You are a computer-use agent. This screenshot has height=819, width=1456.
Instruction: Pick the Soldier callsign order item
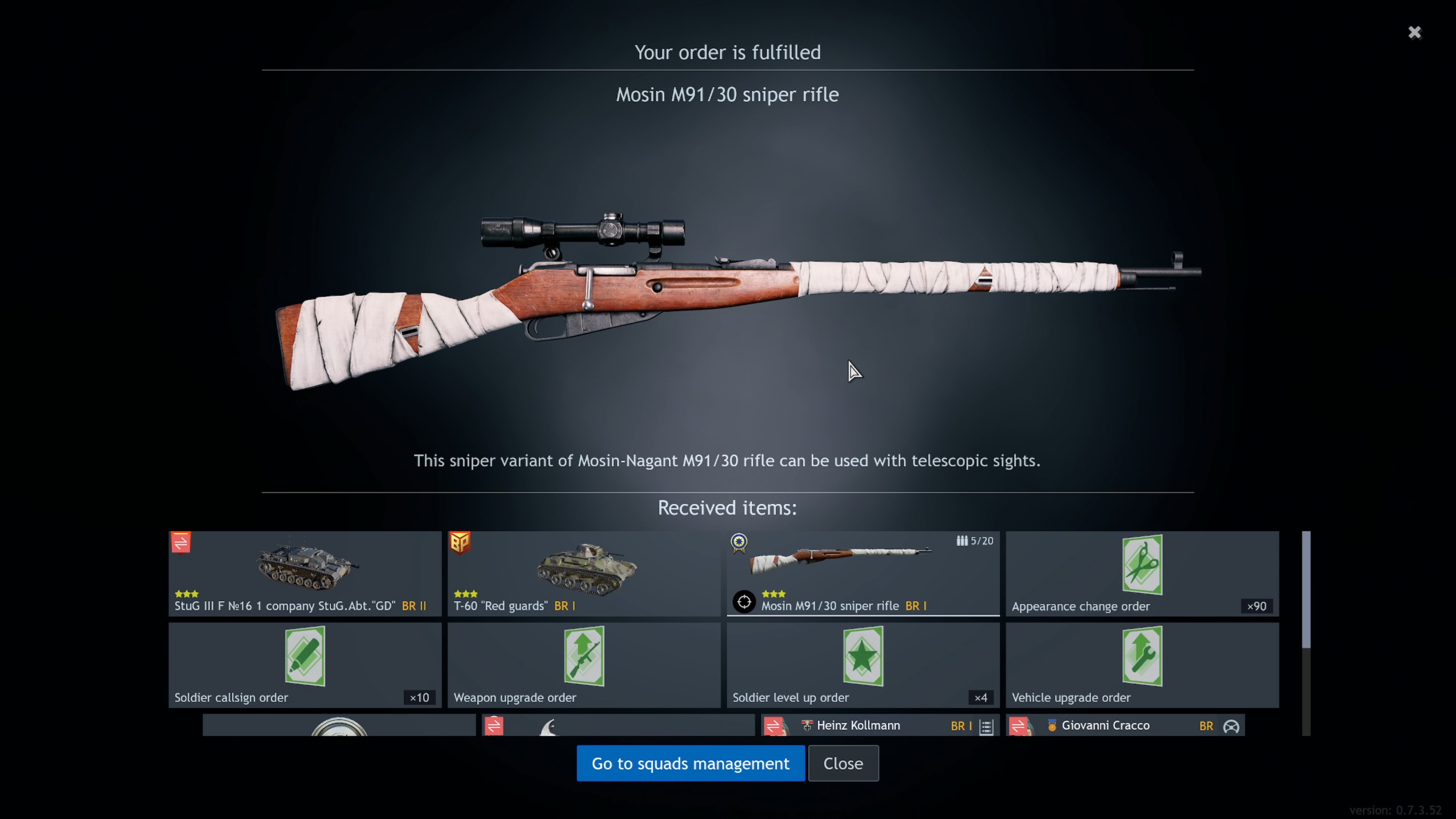click(x=304, y=665)
